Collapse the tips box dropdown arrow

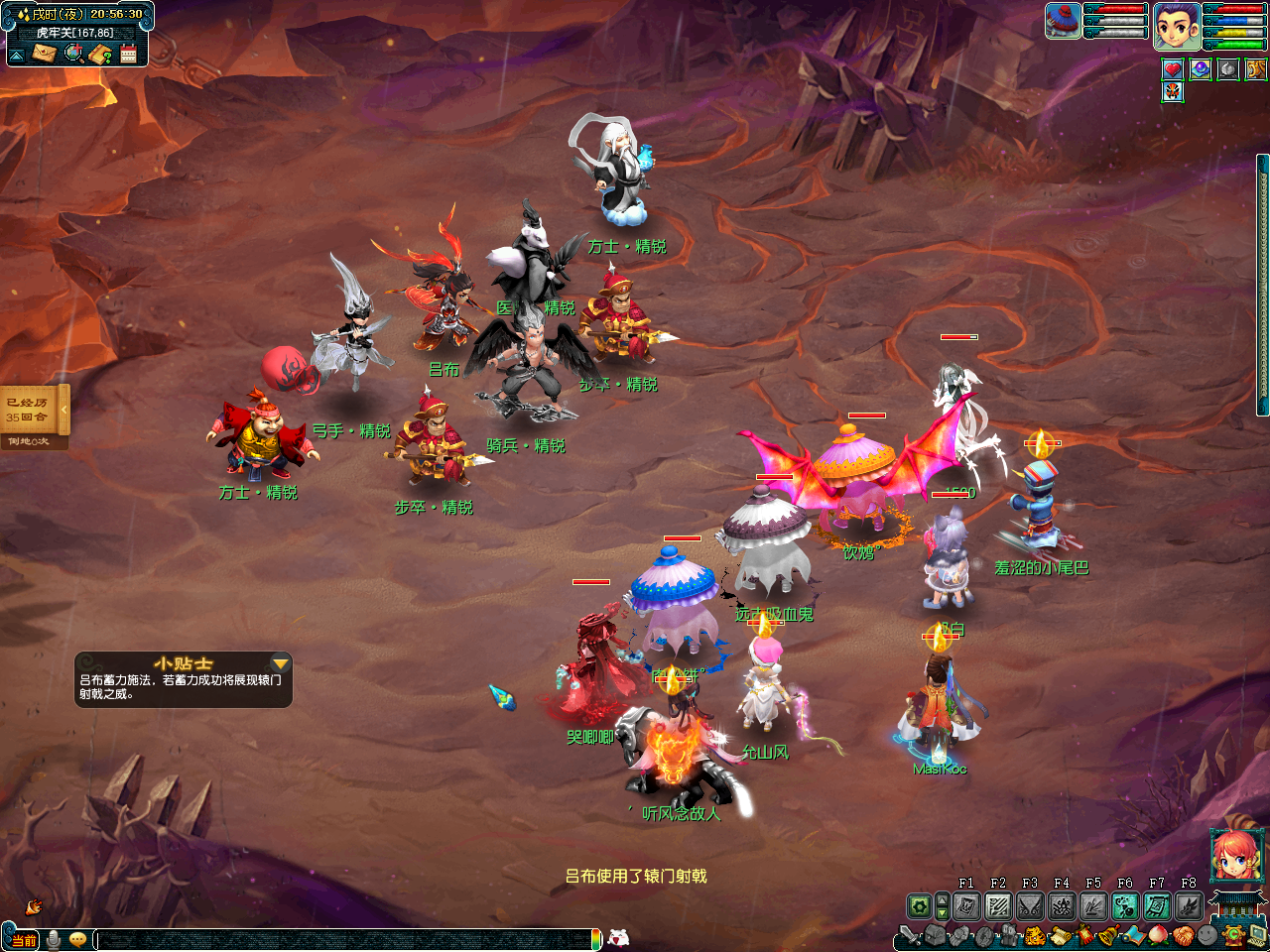tap(281, 663)
